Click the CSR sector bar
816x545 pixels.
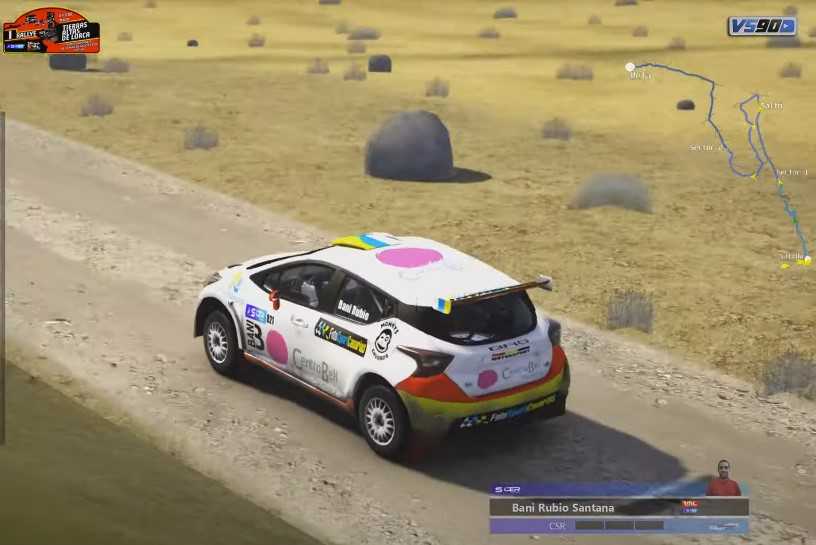(618, 525)
